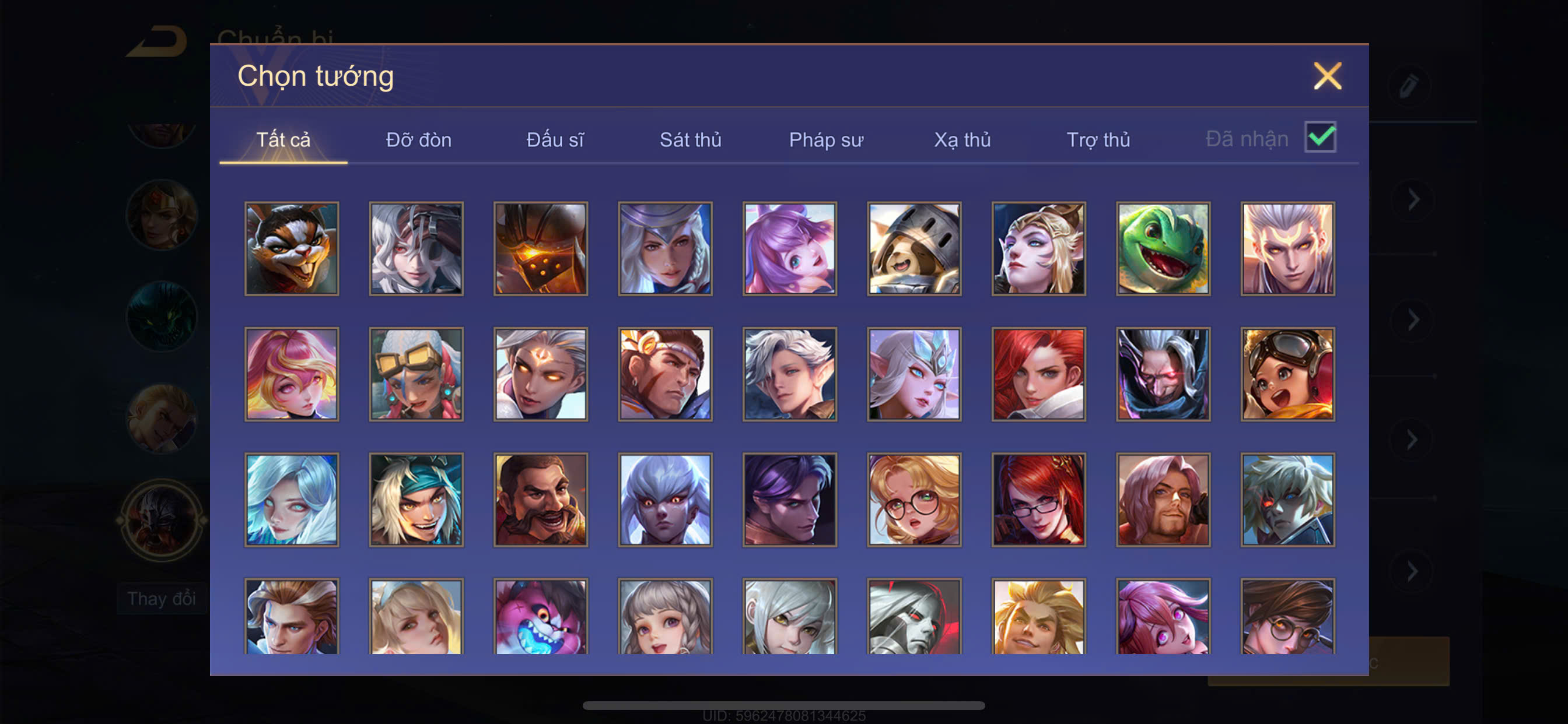Open the Trợ thủ support tab
This screenshot has width=1568, height=724.
coord(1098,140)
